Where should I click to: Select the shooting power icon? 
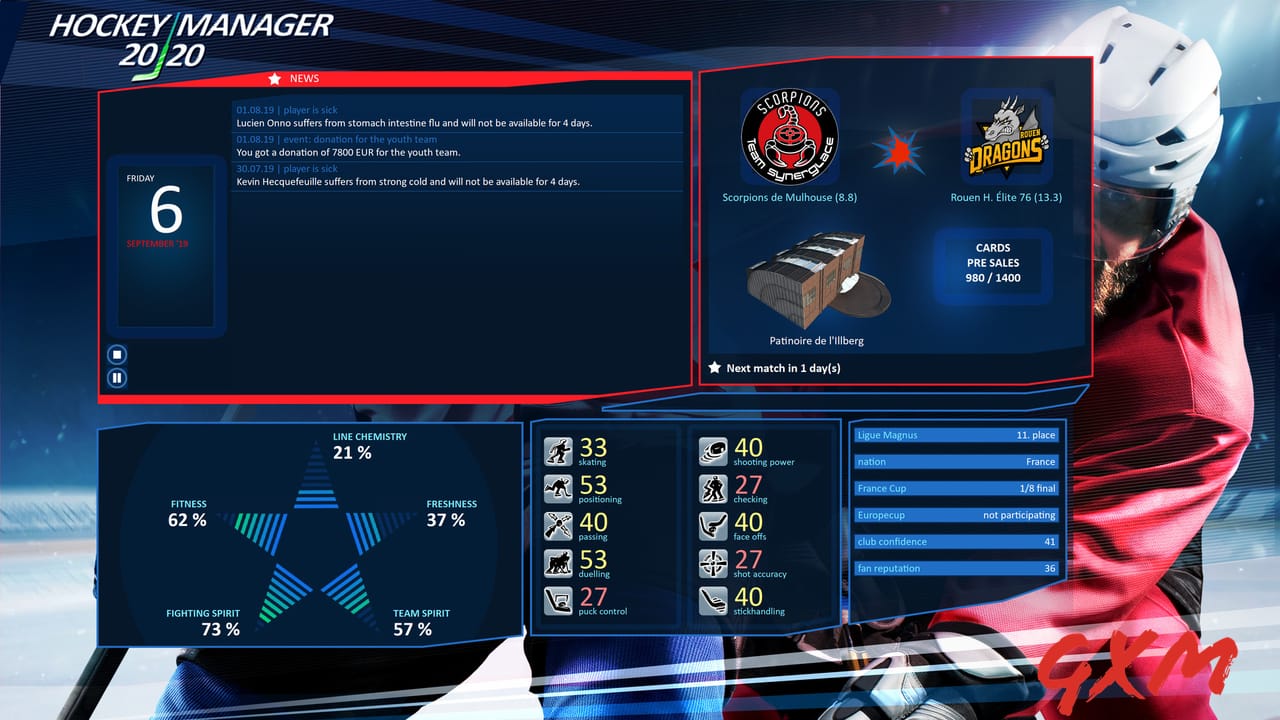pyautogui.click(x=712, y=450)
